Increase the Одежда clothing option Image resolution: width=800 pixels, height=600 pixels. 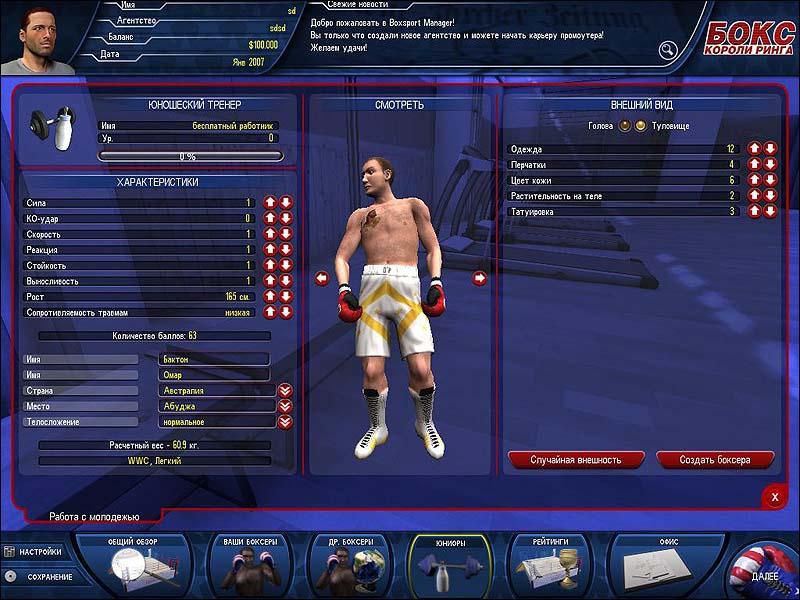(x=755, y=149)
